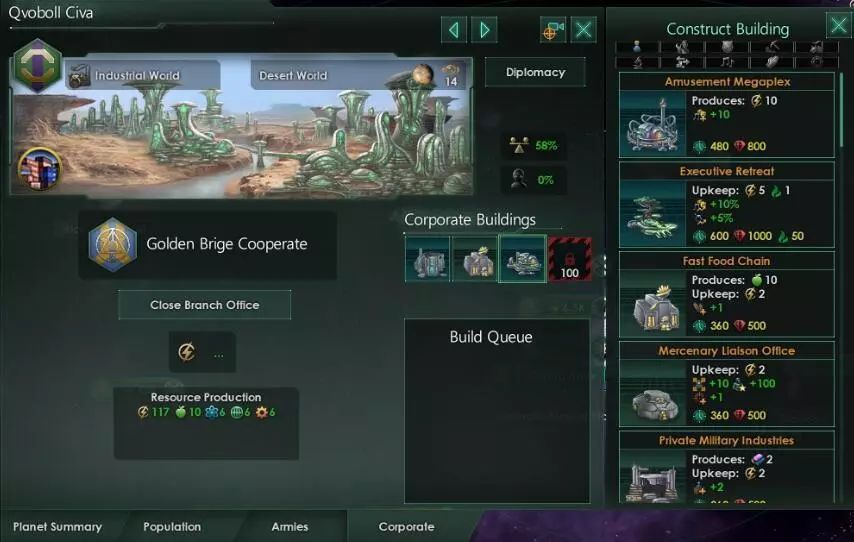Close the Construct Building panel
The height and width of the screenshot is (542, 854).
click(x=838, y=26)
